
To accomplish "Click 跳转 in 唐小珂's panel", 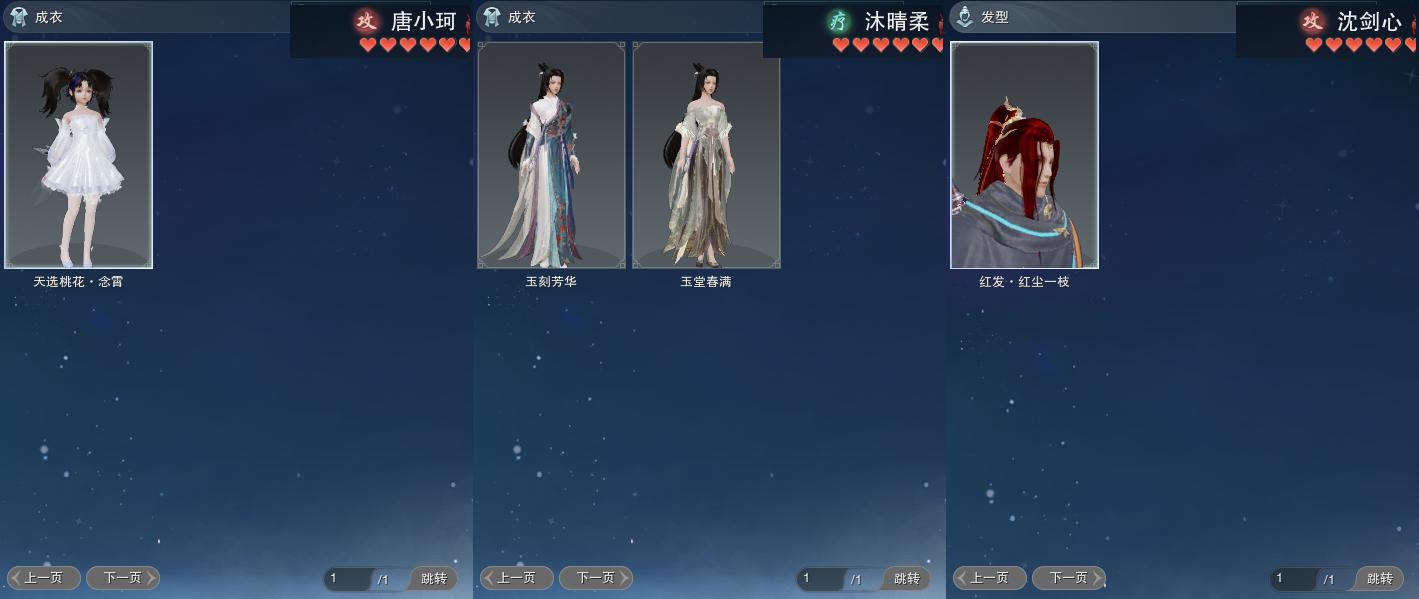I will (434, 579).
